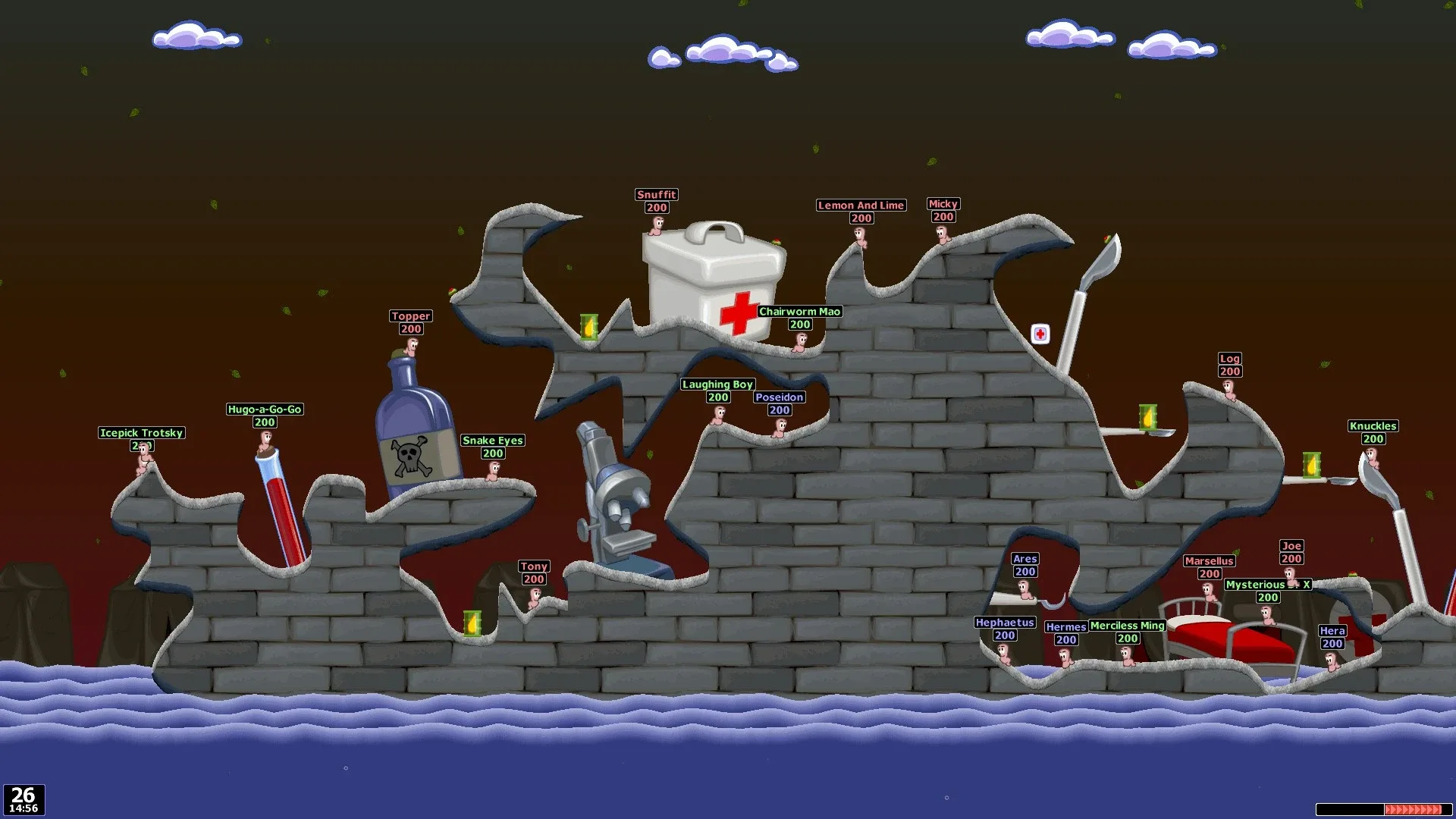Viewport: 1456px width, 819px height.
Task: Click Marsellus's name tag
Action: click(x=1210, y=561)
